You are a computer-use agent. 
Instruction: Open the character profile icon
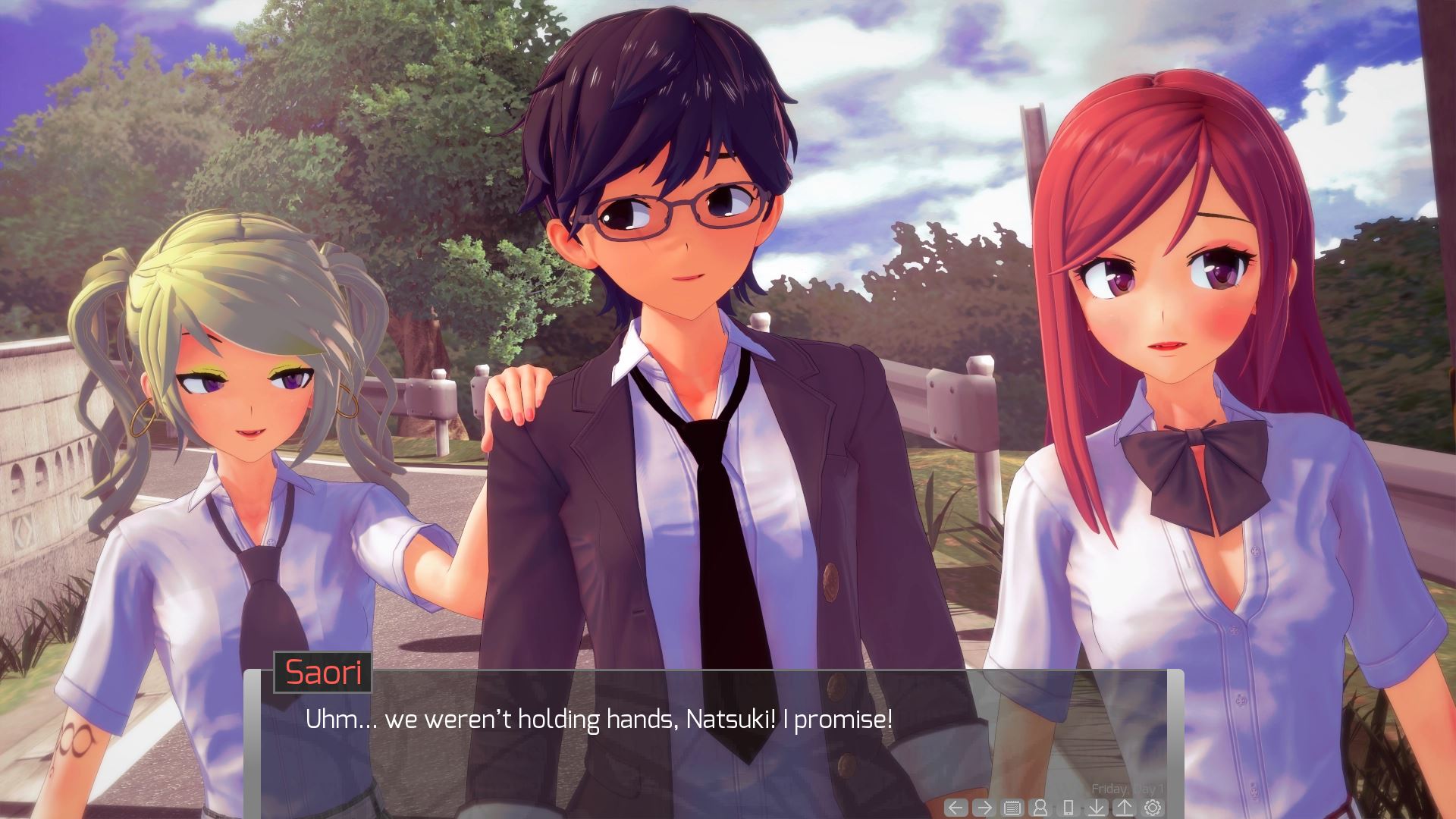pyautogui.click(x=1041, y=807)
